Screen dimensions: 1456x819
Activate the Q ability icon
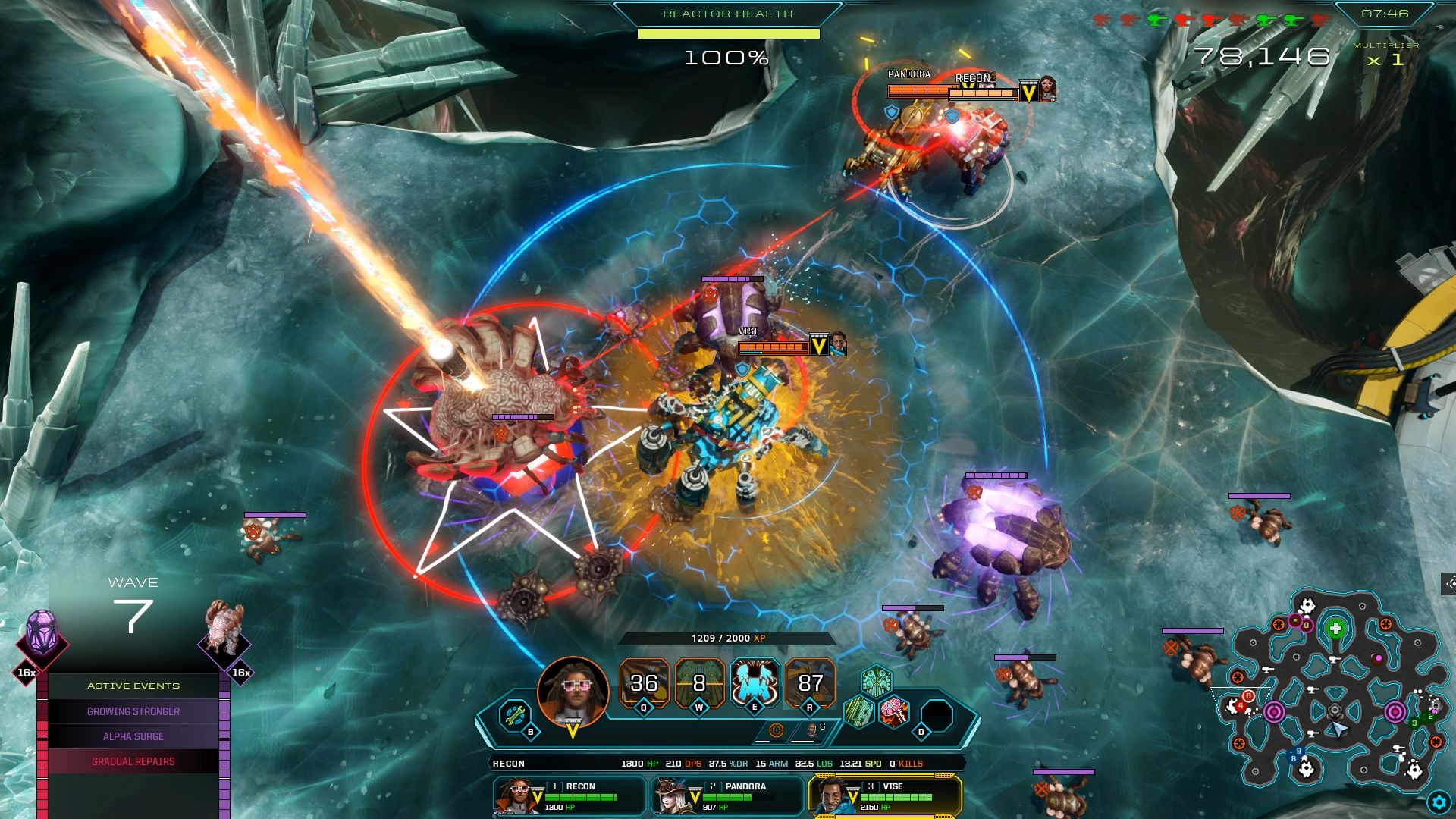(x=644, y=683)
